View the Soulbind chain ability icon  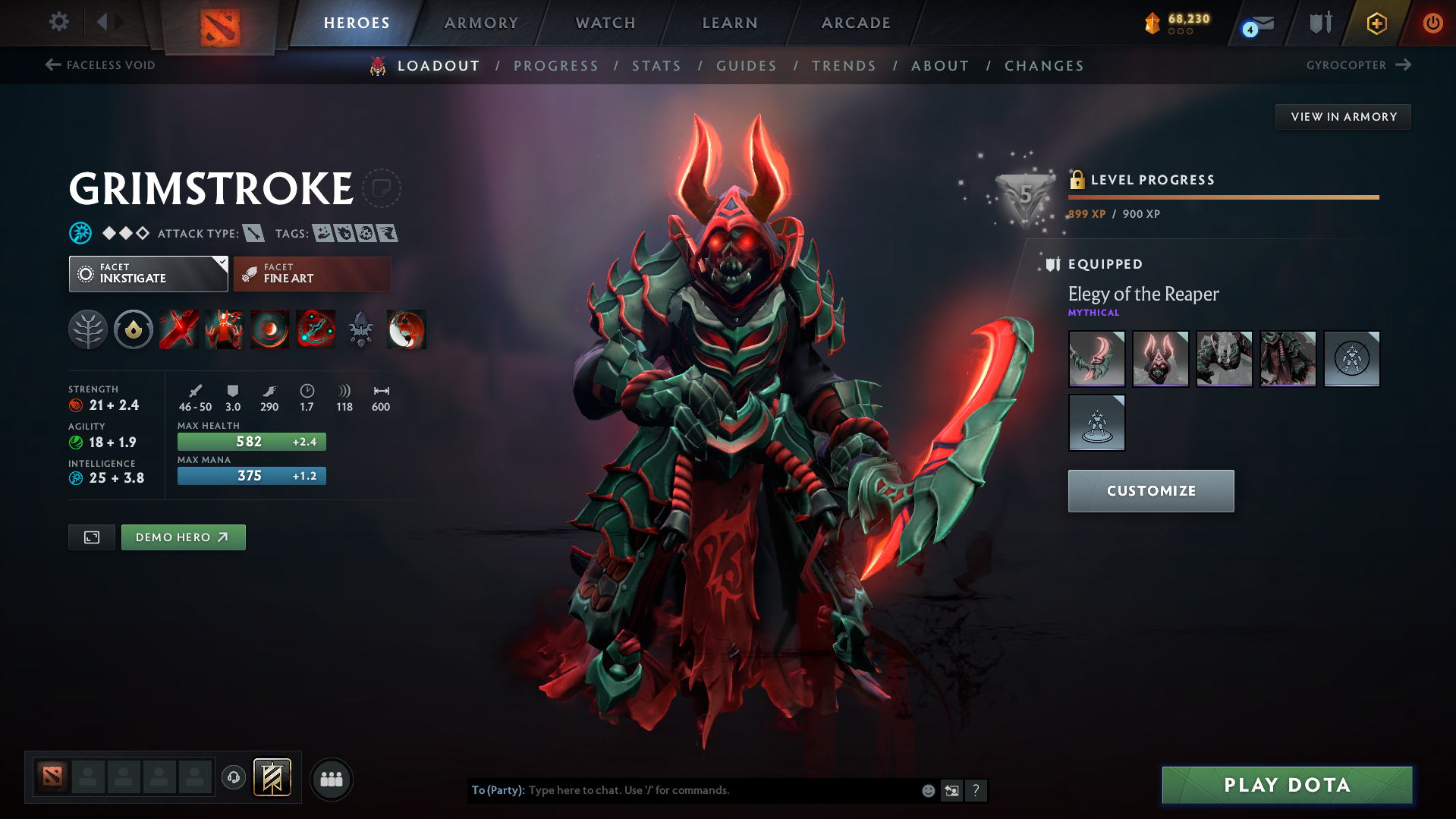click(x=316, y=329)
